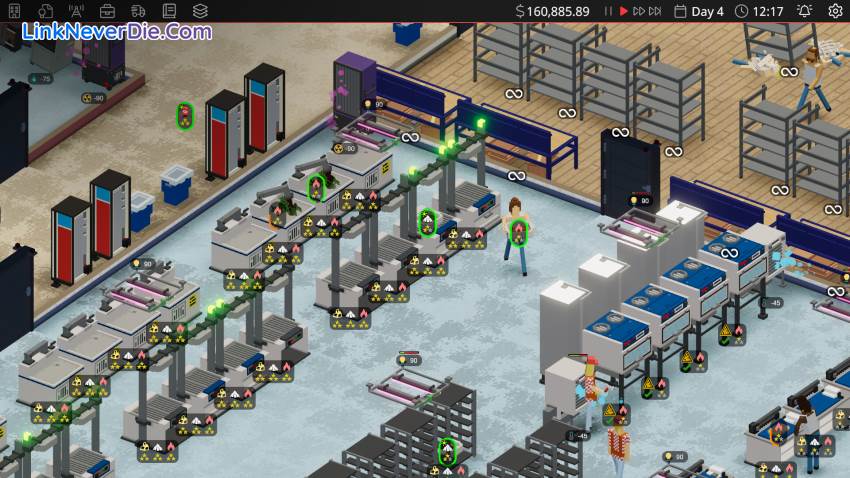Open the briefcase menu
The height and width of the screenshot is (478, 850).
click(x=108, y=11)
